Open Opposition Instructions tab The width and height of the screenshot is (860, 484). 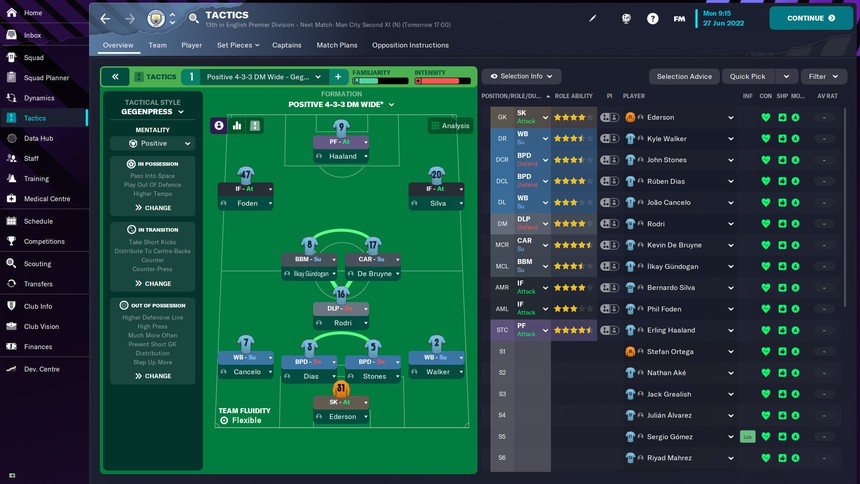pos(410,45)
